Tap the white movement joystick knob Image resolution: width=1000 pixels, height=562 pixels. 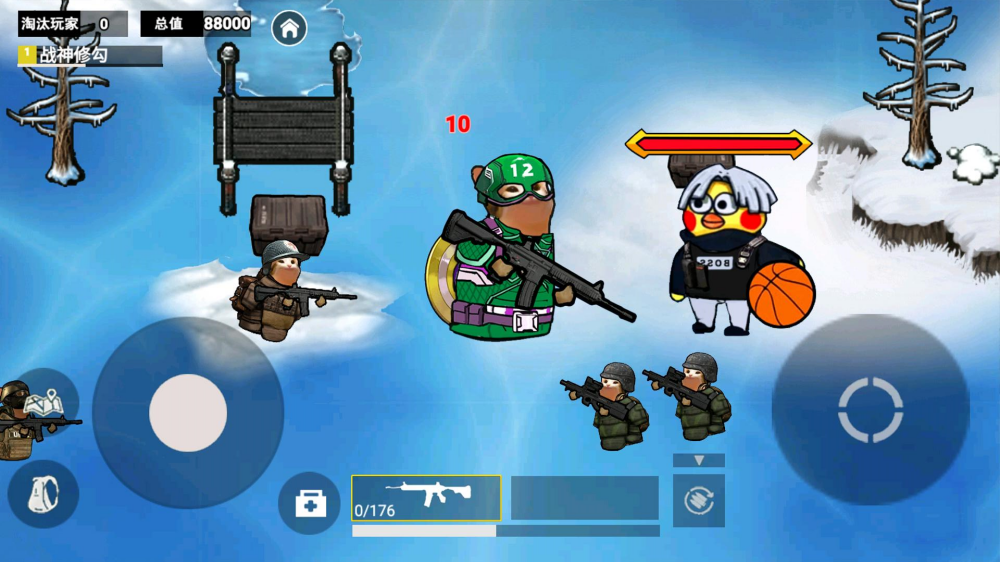188,412
